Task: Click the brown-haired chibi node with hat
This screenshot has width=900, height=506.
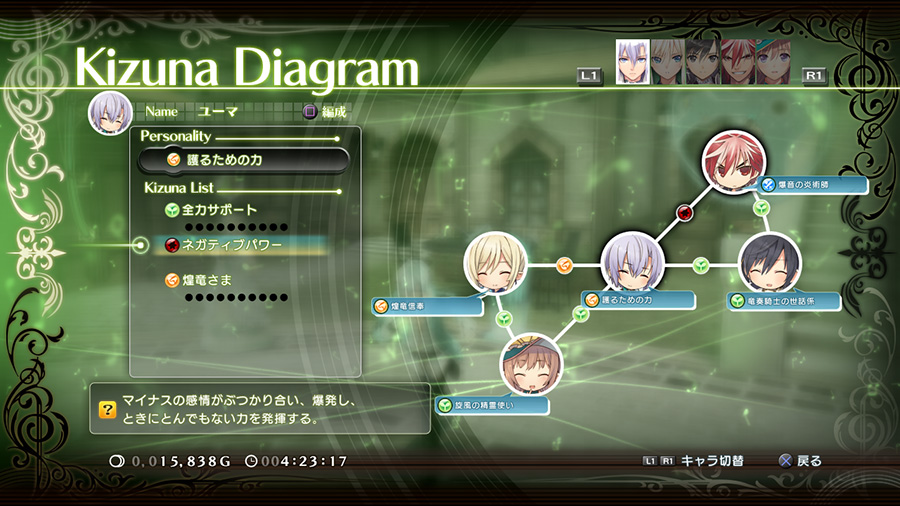Action: click(x=531, y=364)
